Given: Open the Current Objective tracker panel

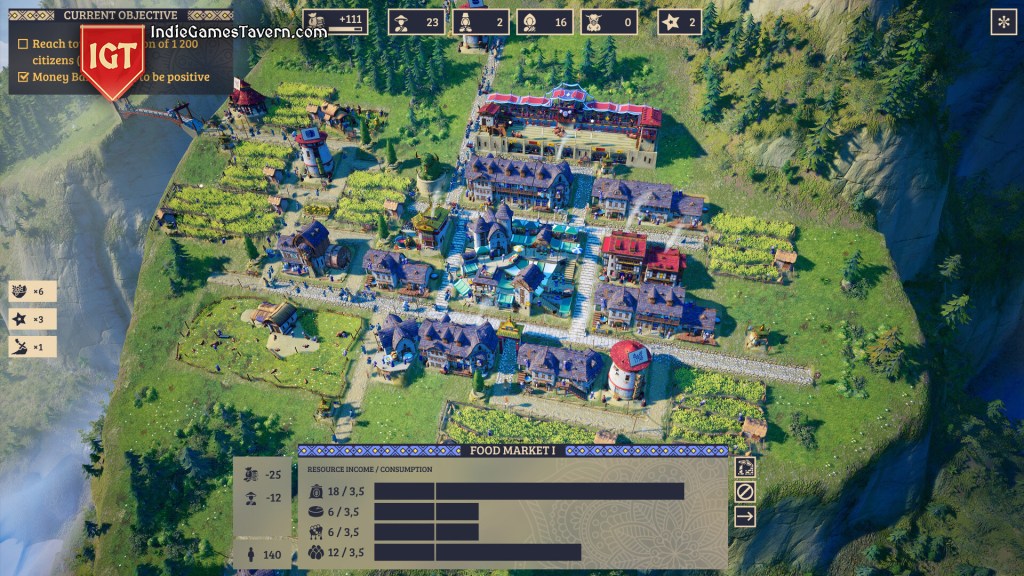Looking at the screenshot, I should pyautogui.click(x=120, y=15).
